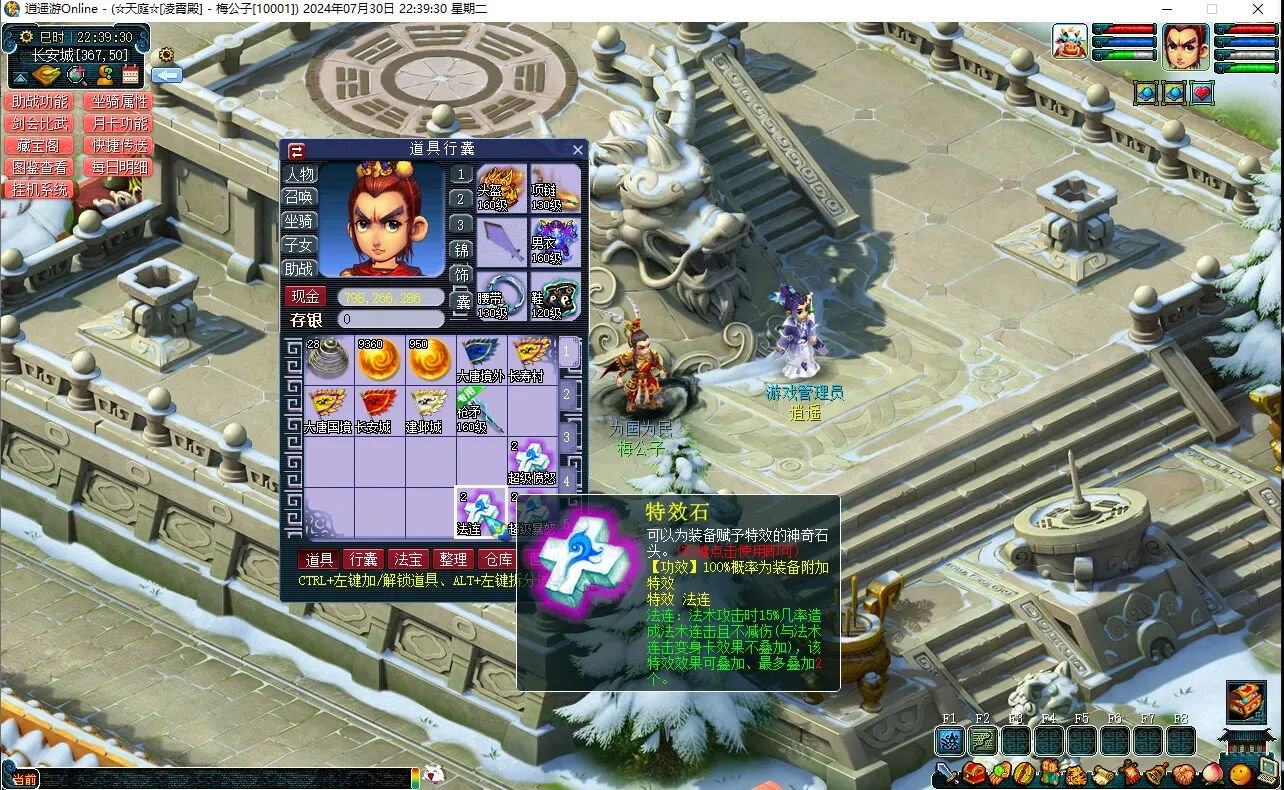The image size is (1284, 790).
Task: Open the 仓库 warehouse button
Action: pos(497,559)
